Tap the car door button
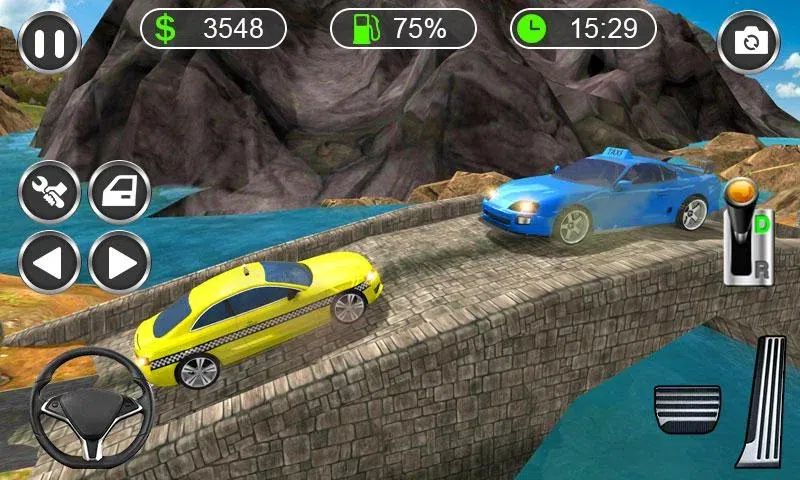Image resolution: width=800 pixels, height=480 pixels. pyautogui.click(x=120, y=191)
